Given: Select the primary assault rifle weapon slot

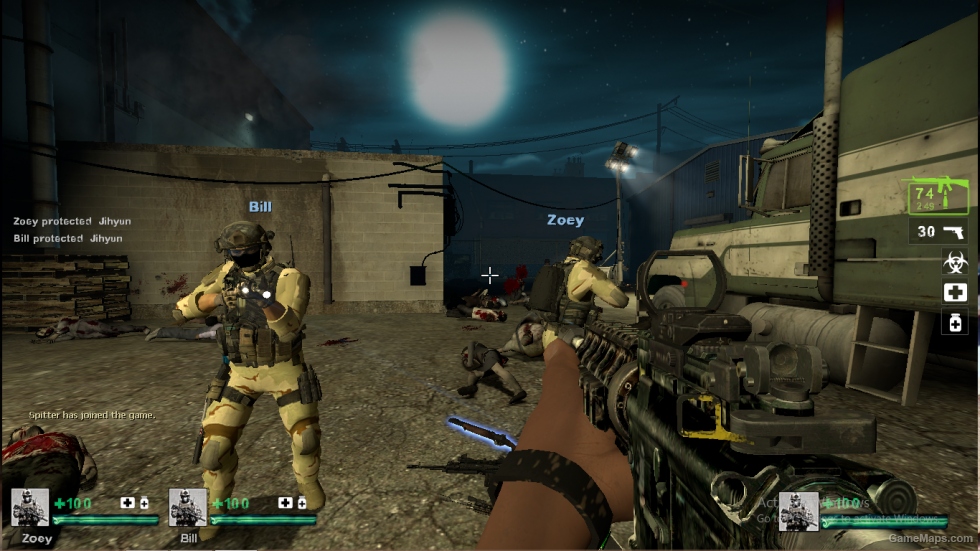Looking at the screenshot, I should 938,196.
